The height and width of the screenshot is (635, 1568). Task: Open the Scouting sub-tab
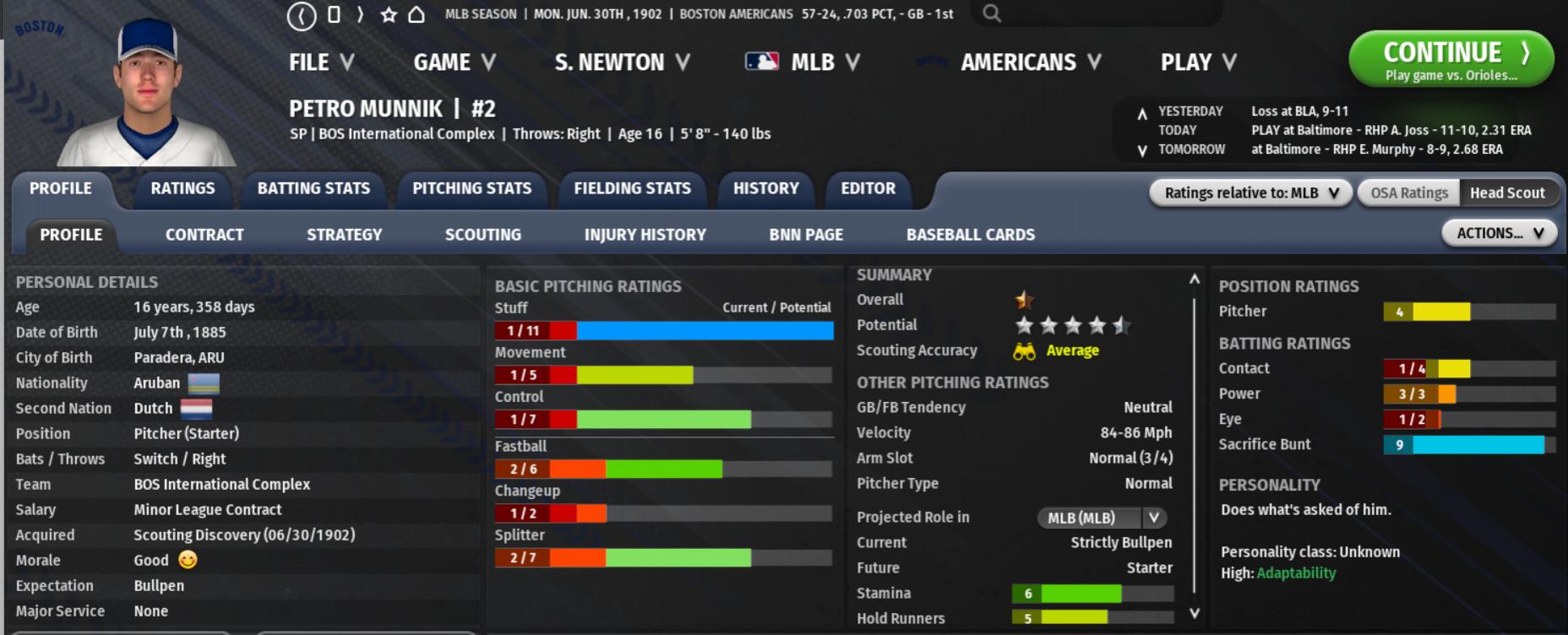[482, 235]
